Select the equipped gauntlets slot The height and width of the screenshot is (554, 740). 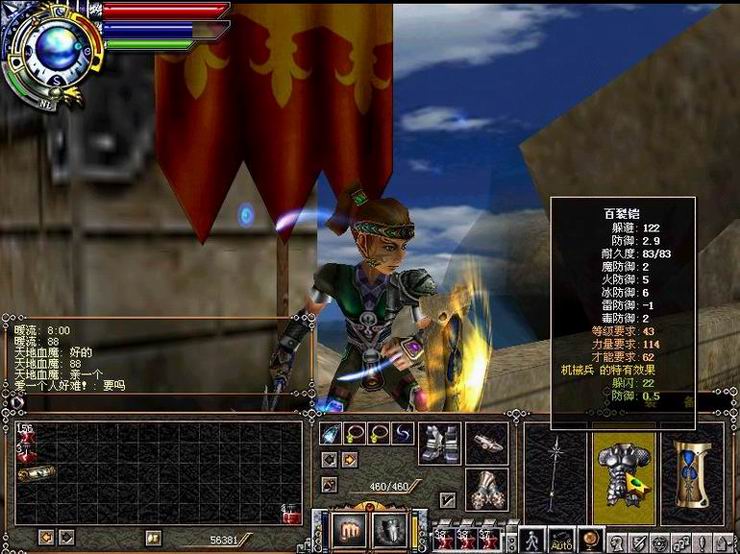click(x=486, y=487)
